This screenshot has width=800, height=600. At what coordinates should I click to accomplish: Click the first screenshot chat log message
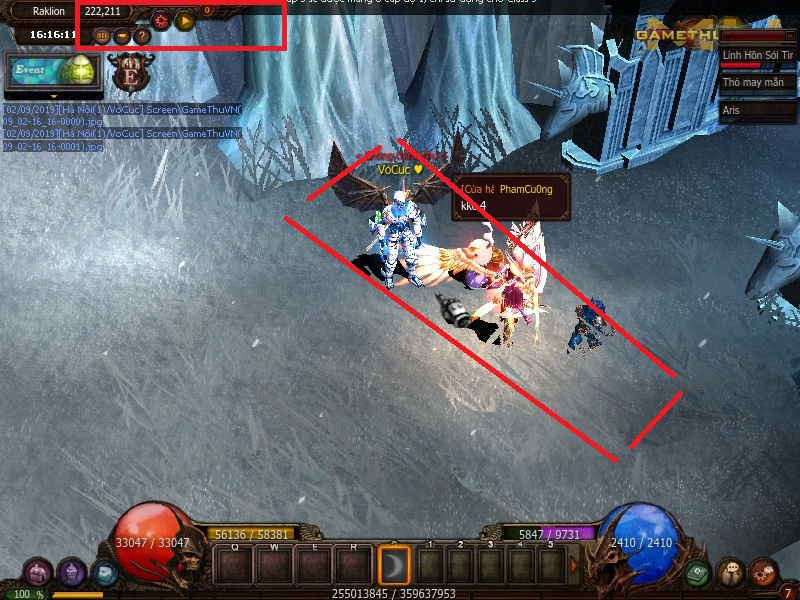point(120,114)
